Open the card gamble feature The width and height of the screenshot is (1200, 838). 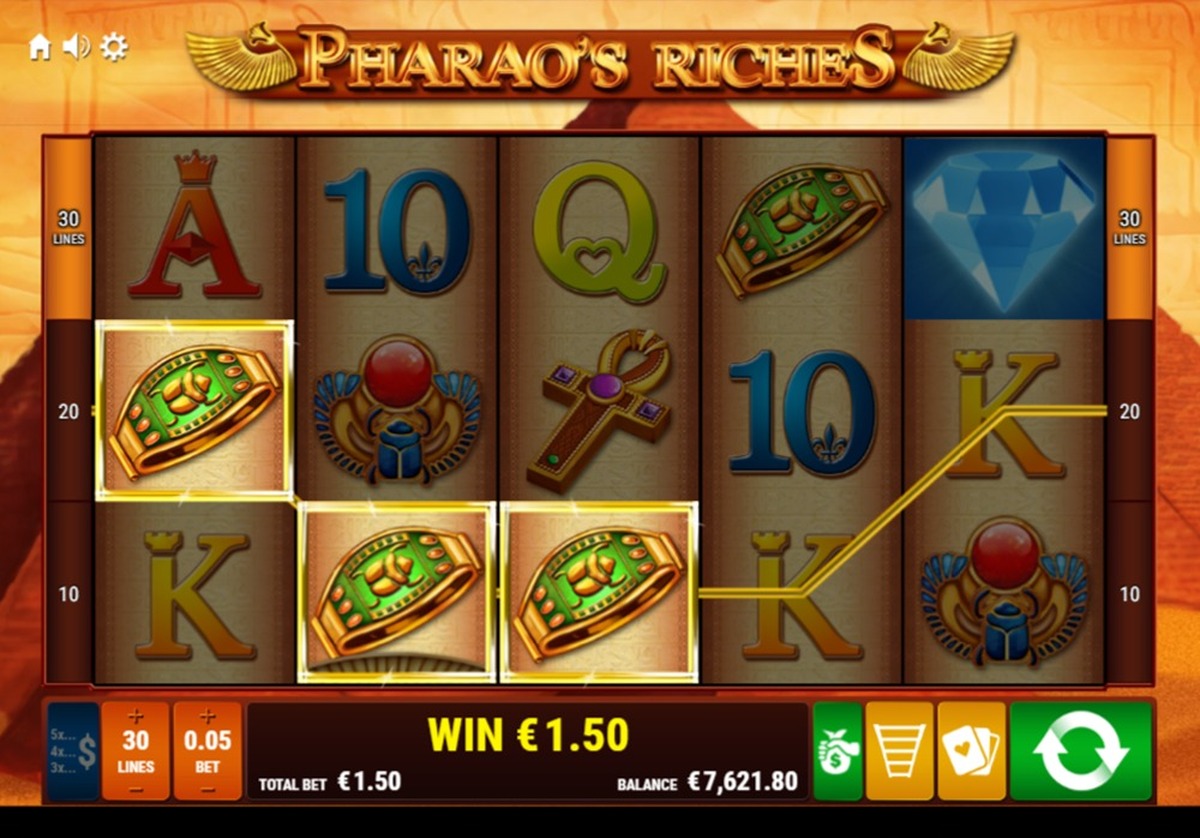click(x=971, y=751)
